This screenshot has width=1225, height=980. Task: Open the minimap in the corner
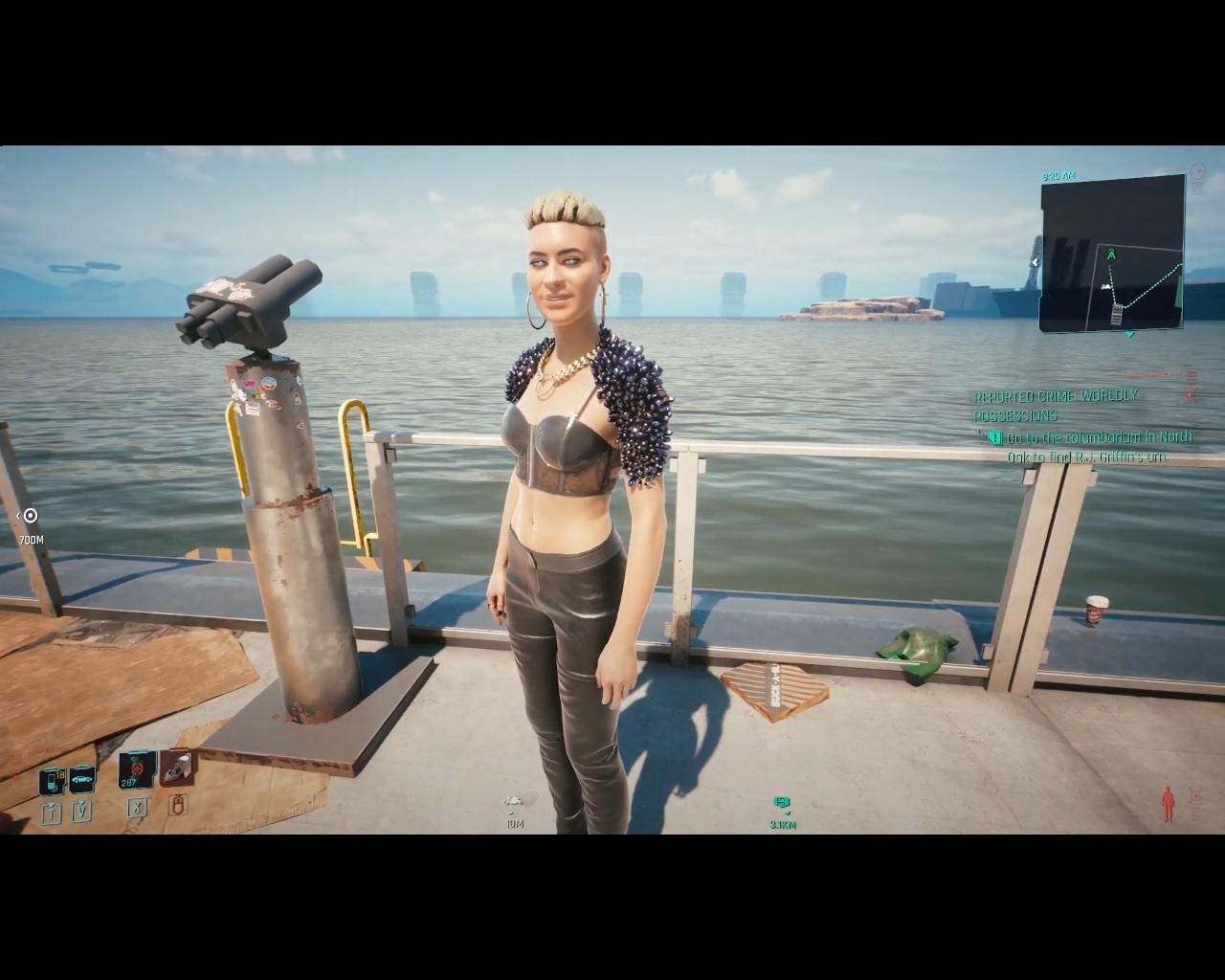(1112, 254)
